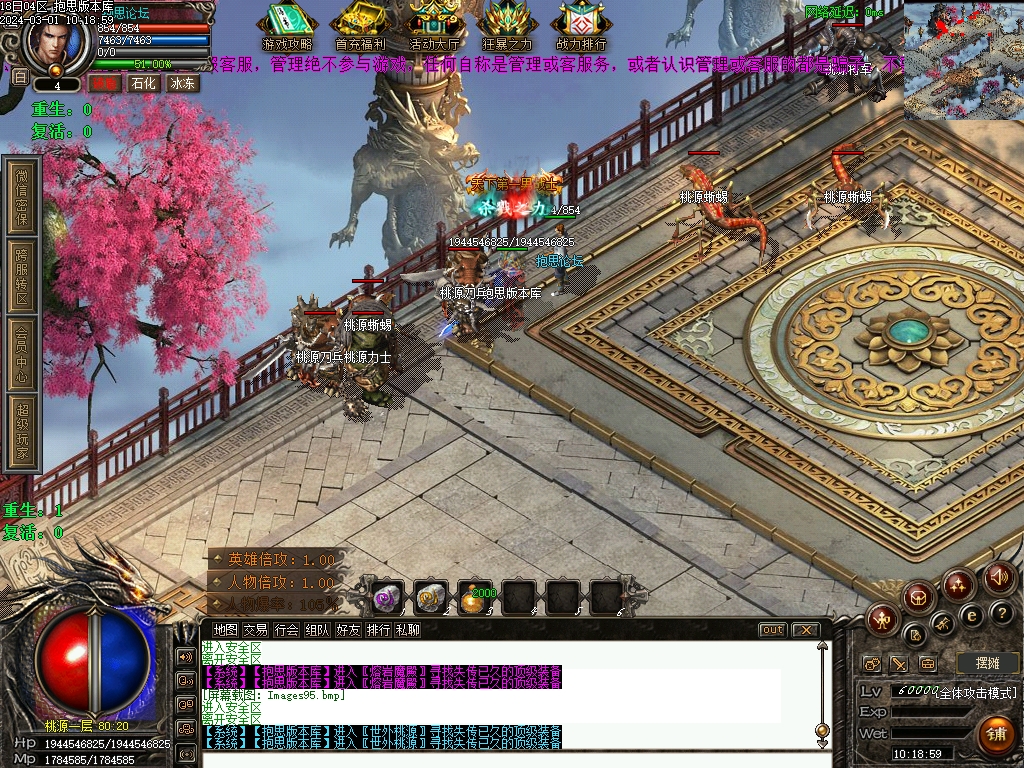Open the 微信密保 side panel button
Screen dimensions: 1024x768
[22, 196]
